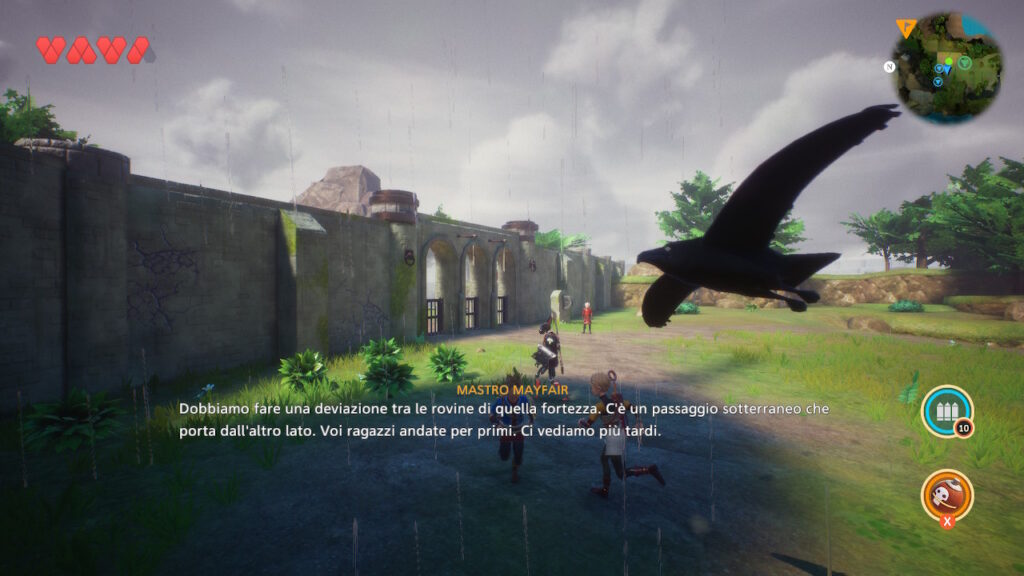Activate the skull bomb item icon
The height and width of the screenshot is (576, 1024).
click(946, 494)
